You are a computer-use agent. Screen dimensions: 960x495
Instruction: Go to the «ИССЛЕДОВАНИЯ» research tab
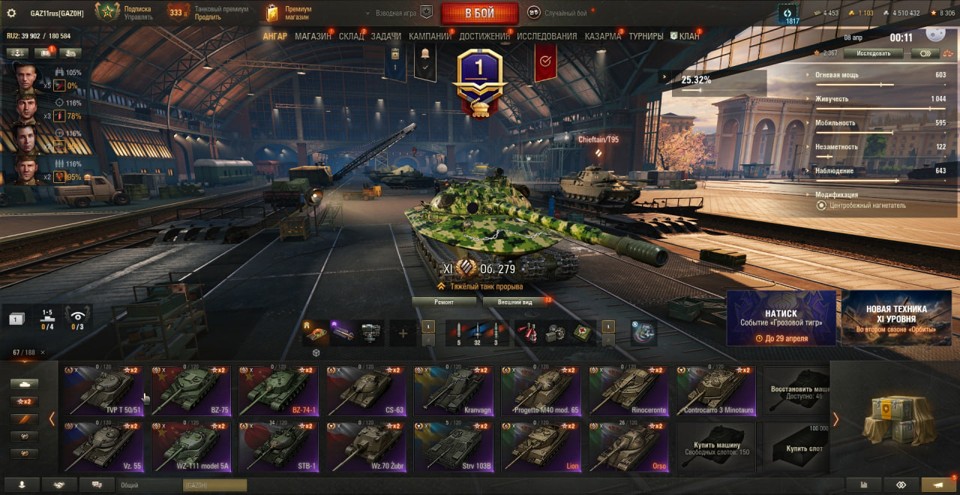[546, 36]
